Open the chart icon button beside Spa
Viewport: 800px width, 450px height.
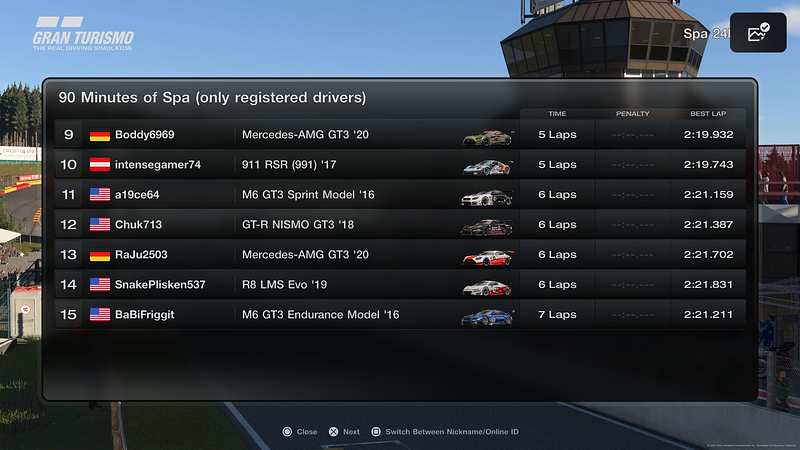pos(758,33)
